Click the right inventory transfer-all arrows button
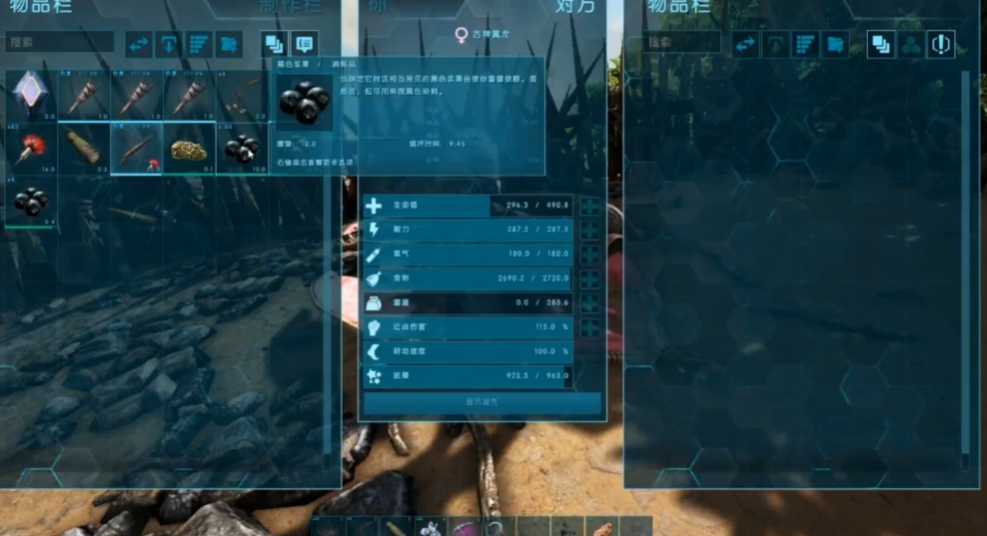987x536 pixels. (745, 43)
